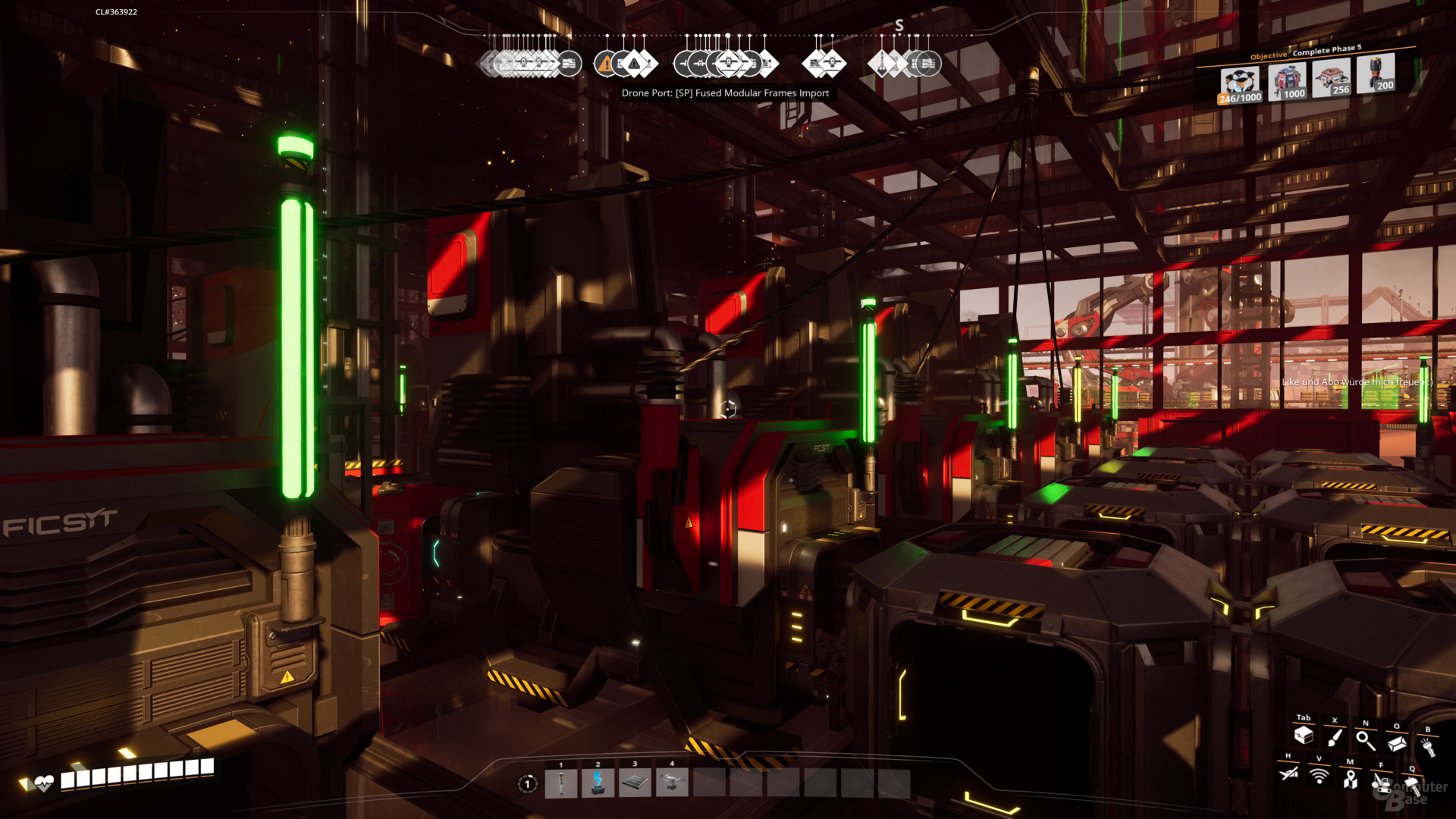Select the objective item requiring 200
Viewport: 1456px width, 819px height.
1376,74
